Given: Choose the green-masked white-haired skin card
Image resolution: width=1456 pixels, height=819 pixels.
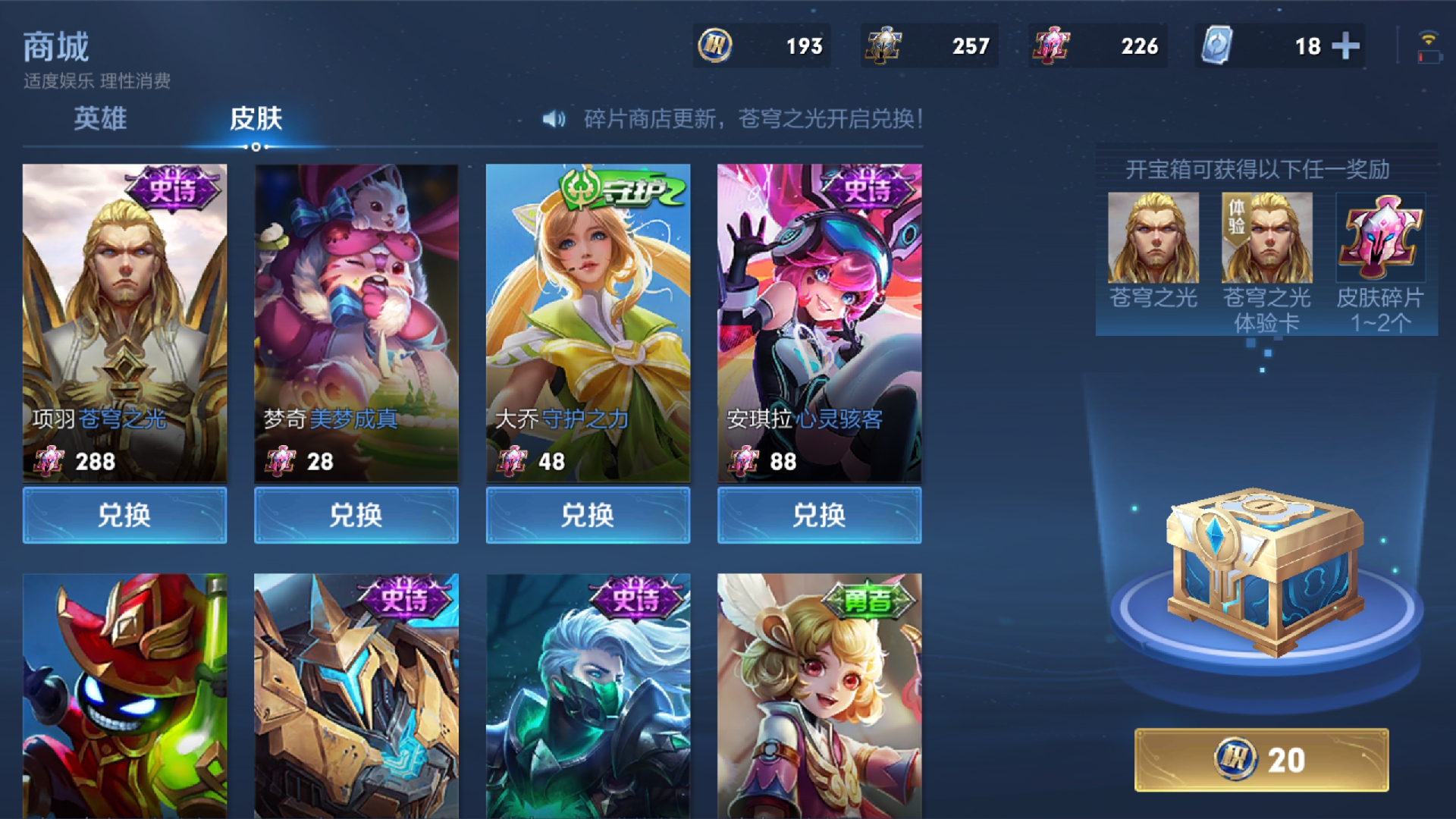Looking at the screenshot, I should (588, 695).
